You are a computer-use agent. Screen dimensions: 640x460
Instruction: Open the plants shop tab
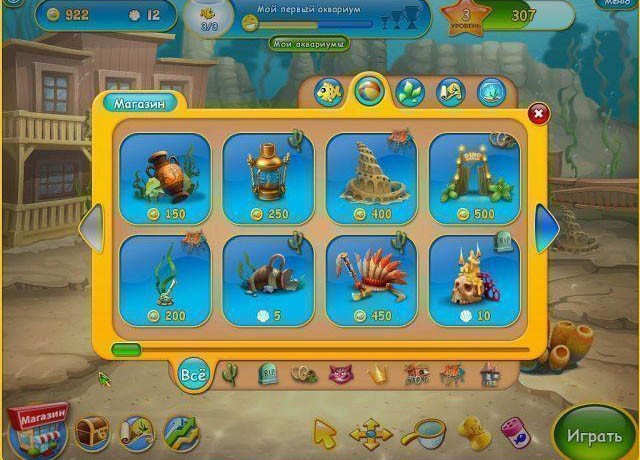tap(409, 93)
